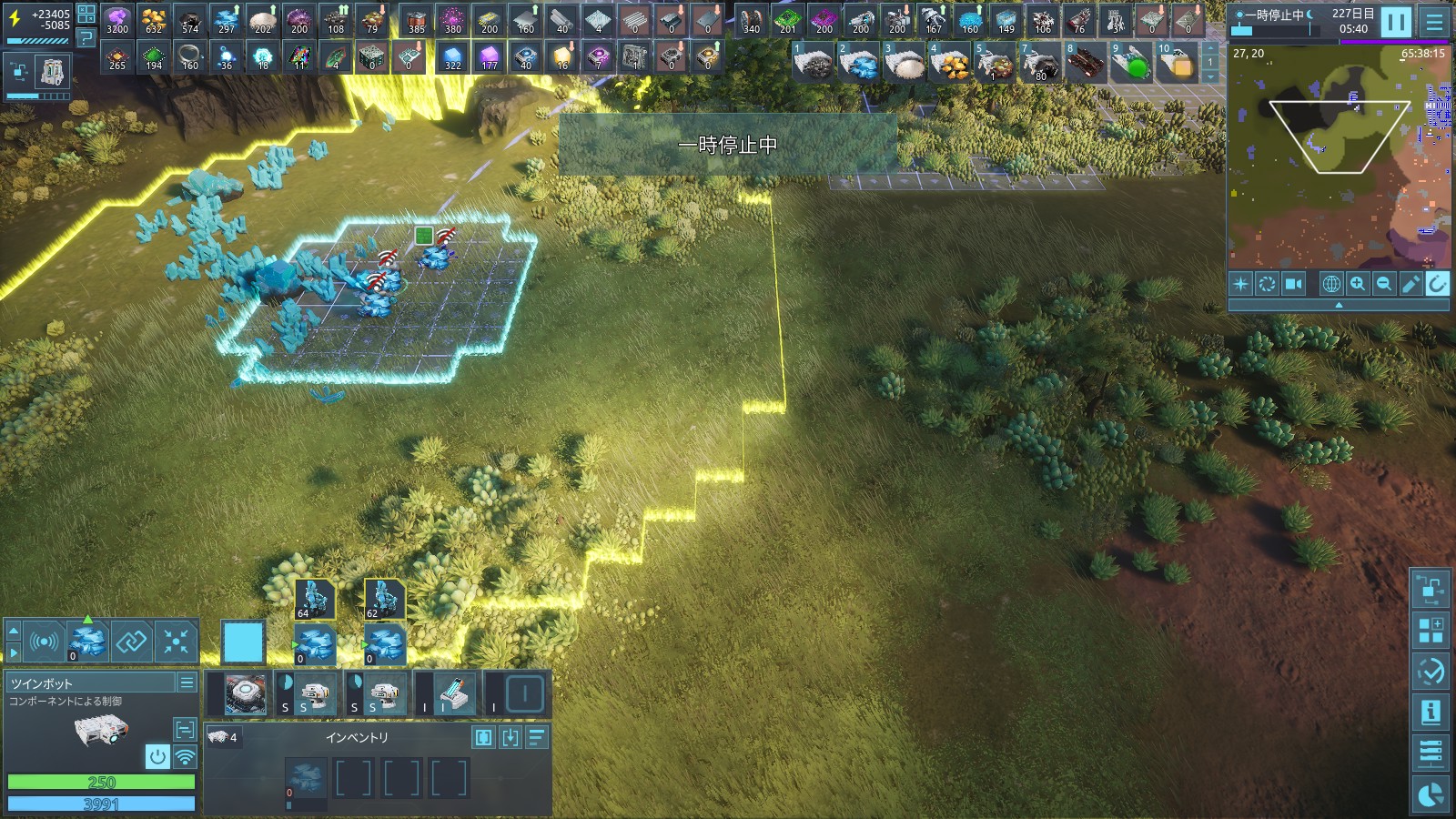The height and width of the screenshot is (819, 1456).
Task: Collapse the minimap using the arrow bar
Action: pyautogui.click(x=1338, y=306)
